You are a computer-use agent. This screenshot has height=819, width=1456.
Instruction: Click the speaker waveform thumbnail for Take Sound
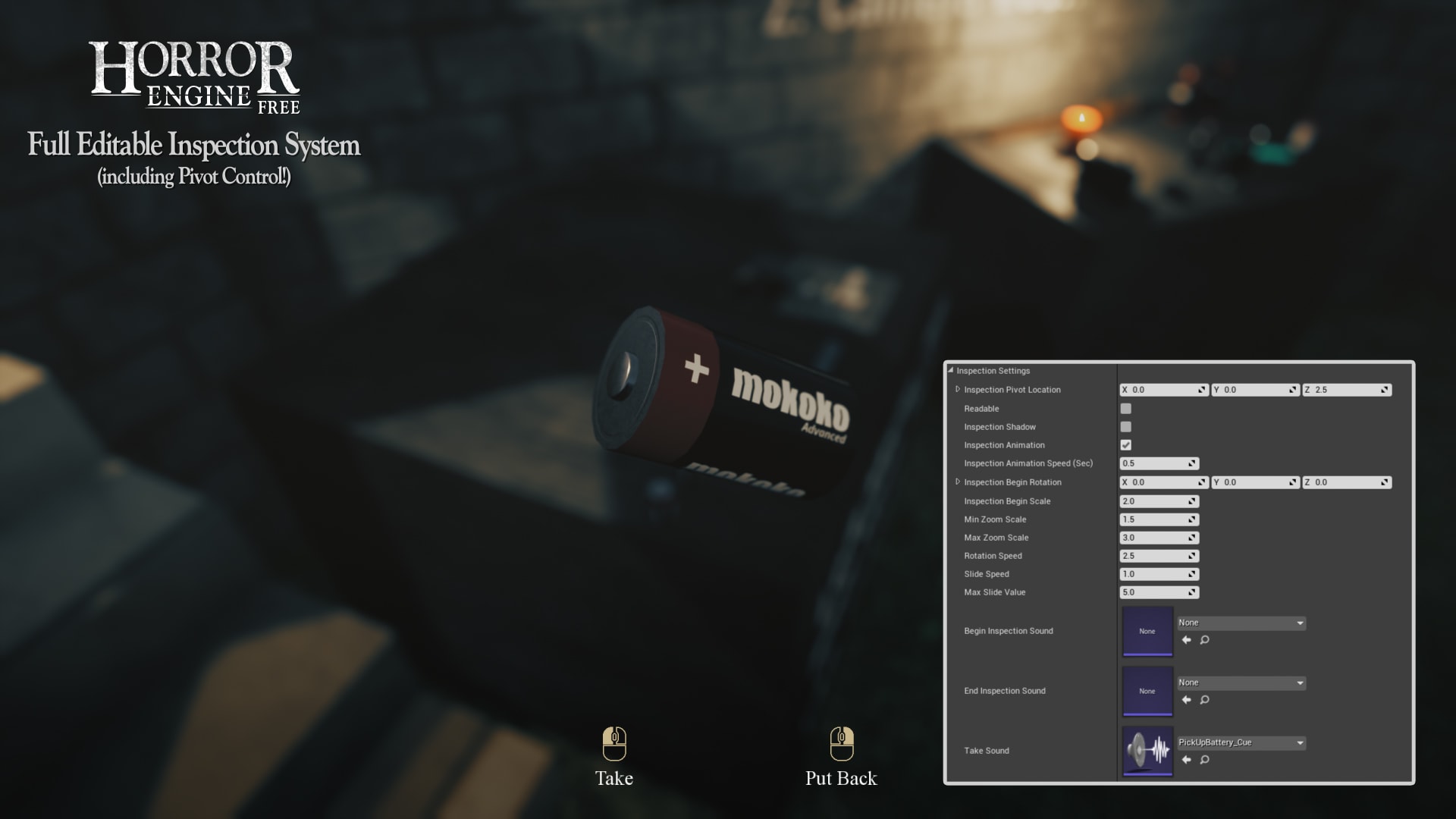click(1147, 750)
